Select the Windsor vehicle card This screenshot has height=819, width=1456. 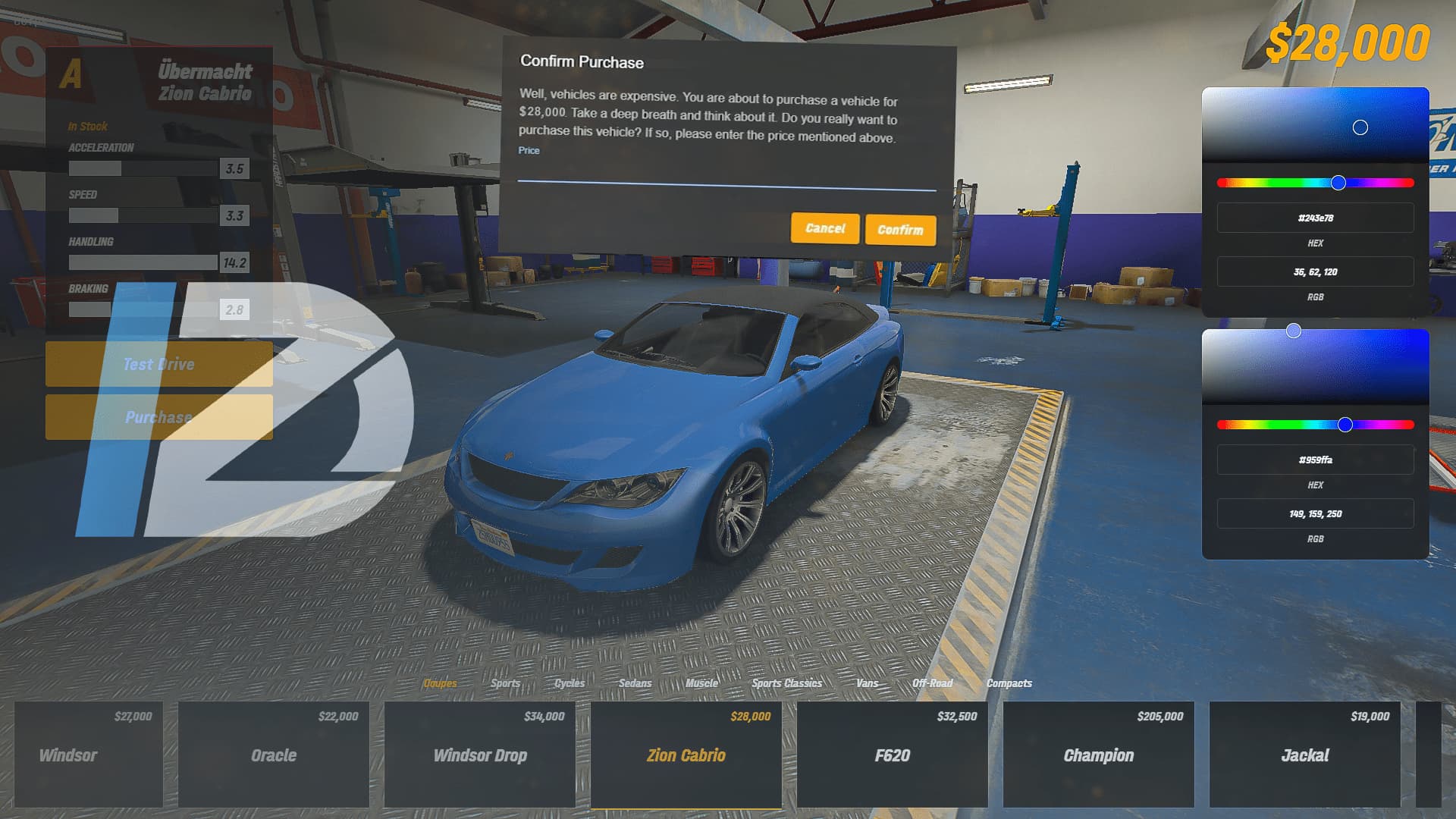(x=89, y=754)
